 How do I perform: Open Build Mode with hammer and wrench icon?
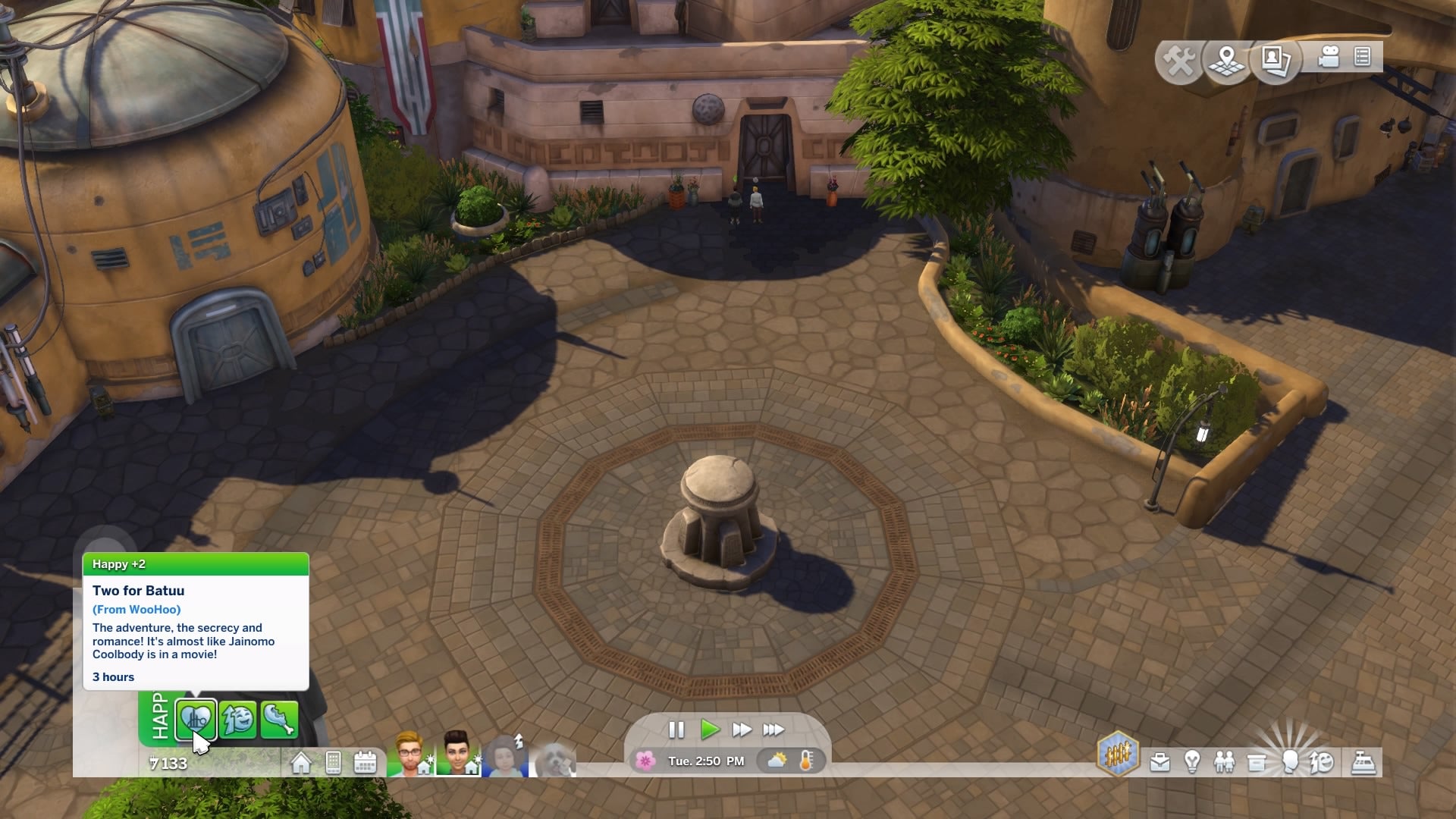pos(1179,59)
